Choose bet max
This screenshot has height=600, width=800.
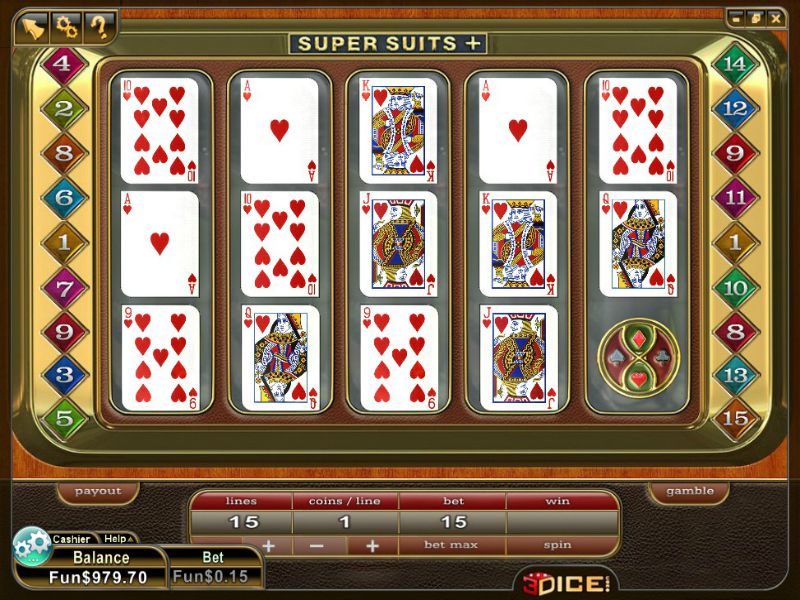point(452,545)
